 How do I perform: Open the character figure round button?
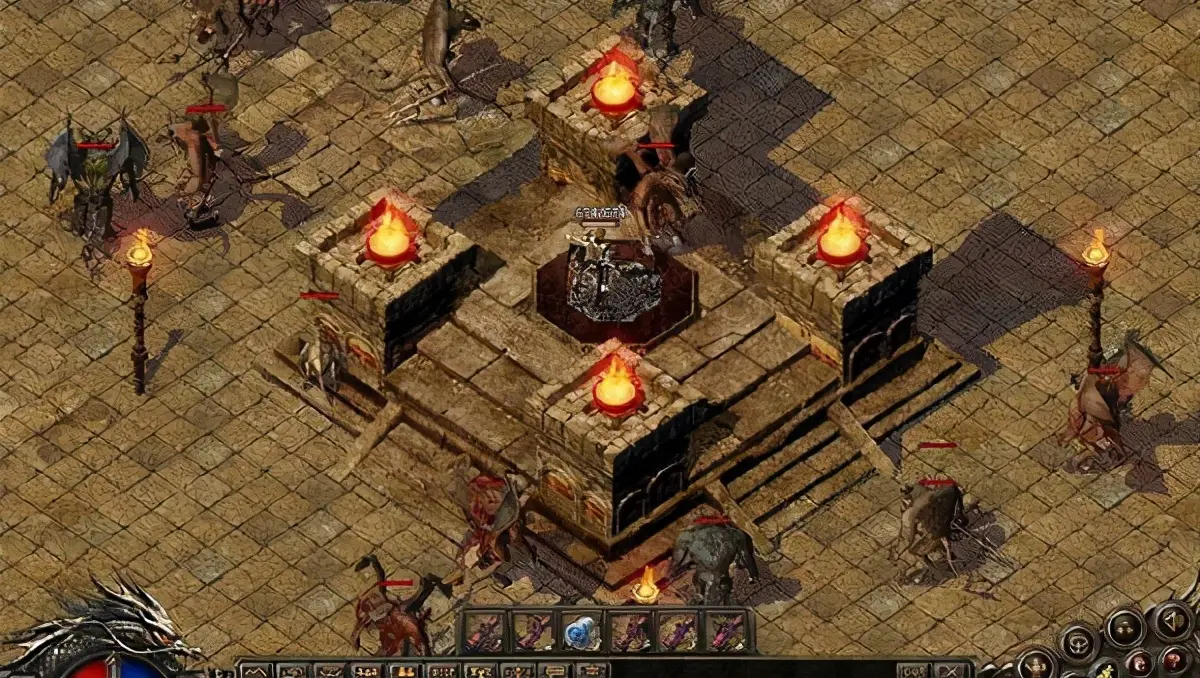[1037, 664]
